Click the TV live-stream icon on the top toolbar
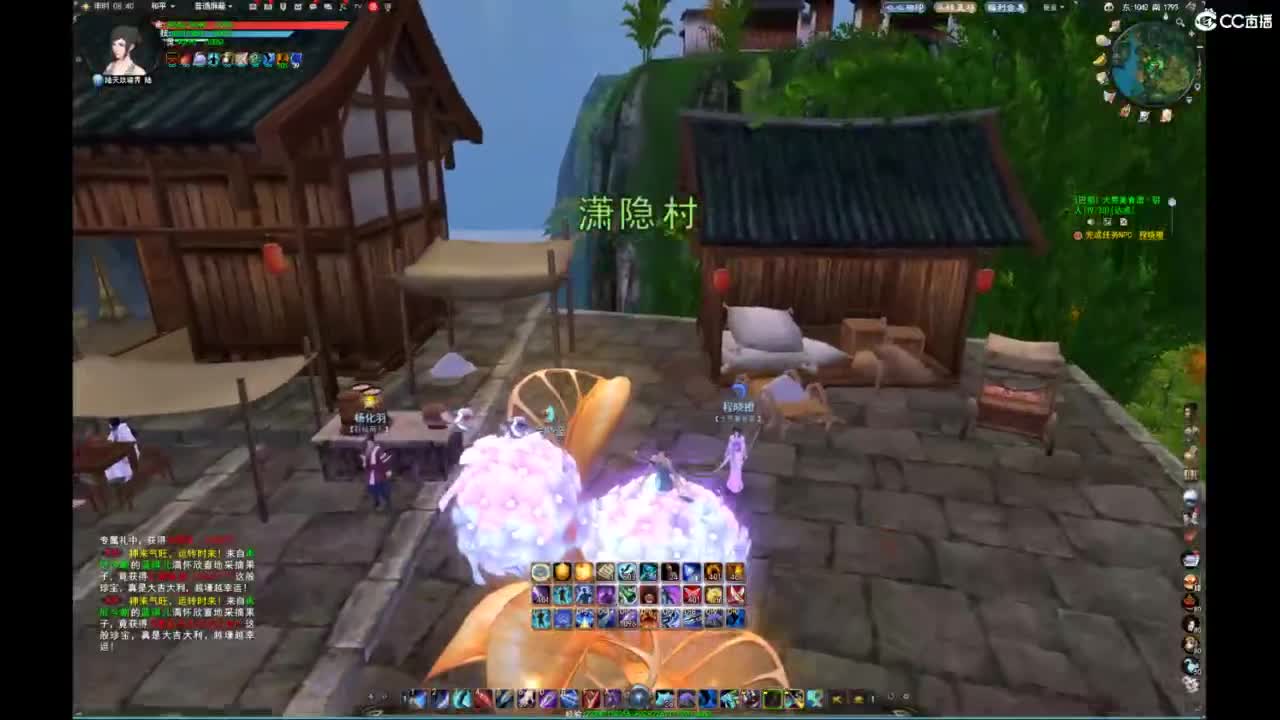1280x720 pixels. point(358,6)
